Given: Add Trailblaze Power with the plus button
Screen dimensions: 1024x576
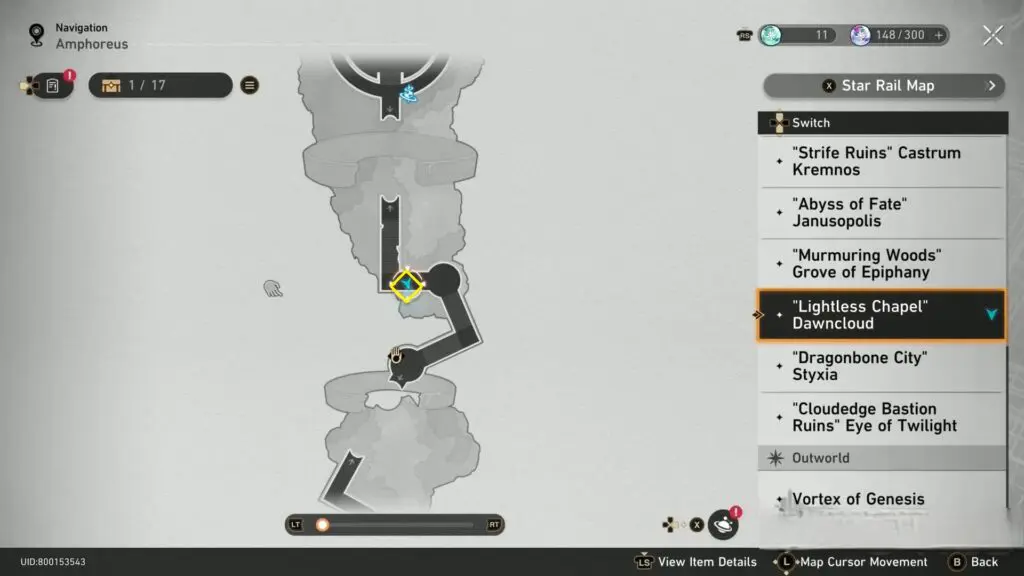Looking at the screenshot, I should tap(938, 35).
